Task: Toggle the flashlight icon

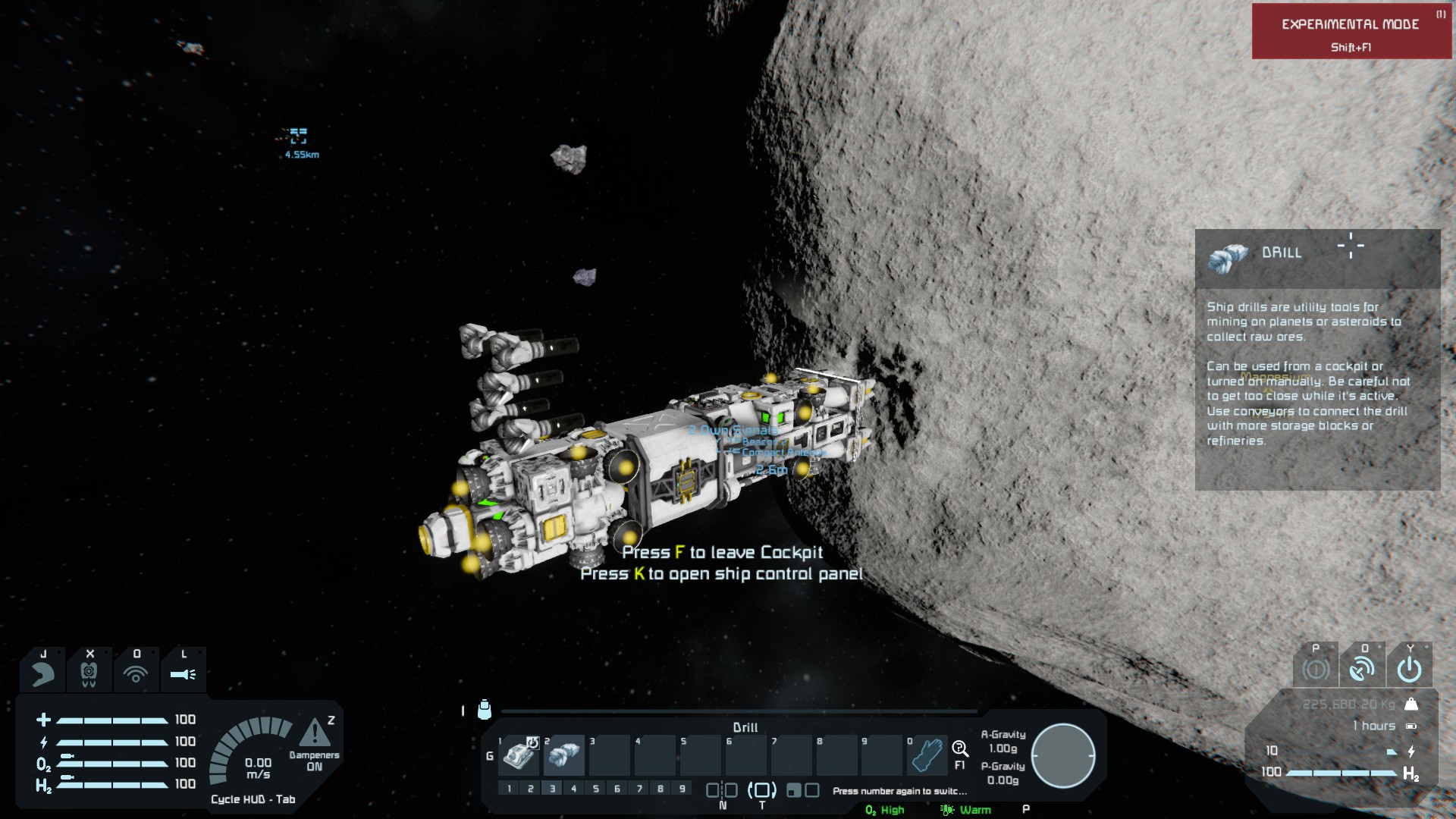Action: click(183, 673)
